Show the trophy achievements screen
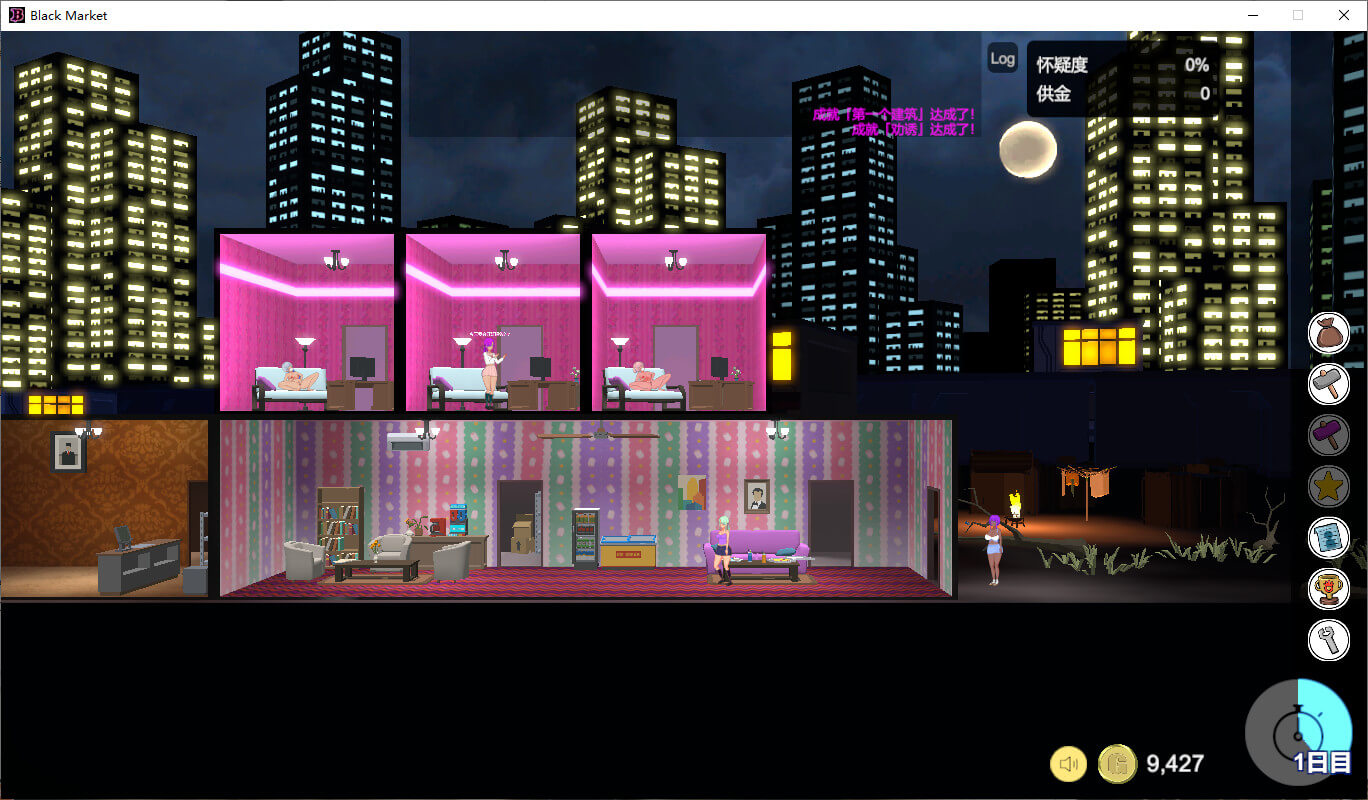The height and width of the screenshot is (800, 1368). [1329, 589]
